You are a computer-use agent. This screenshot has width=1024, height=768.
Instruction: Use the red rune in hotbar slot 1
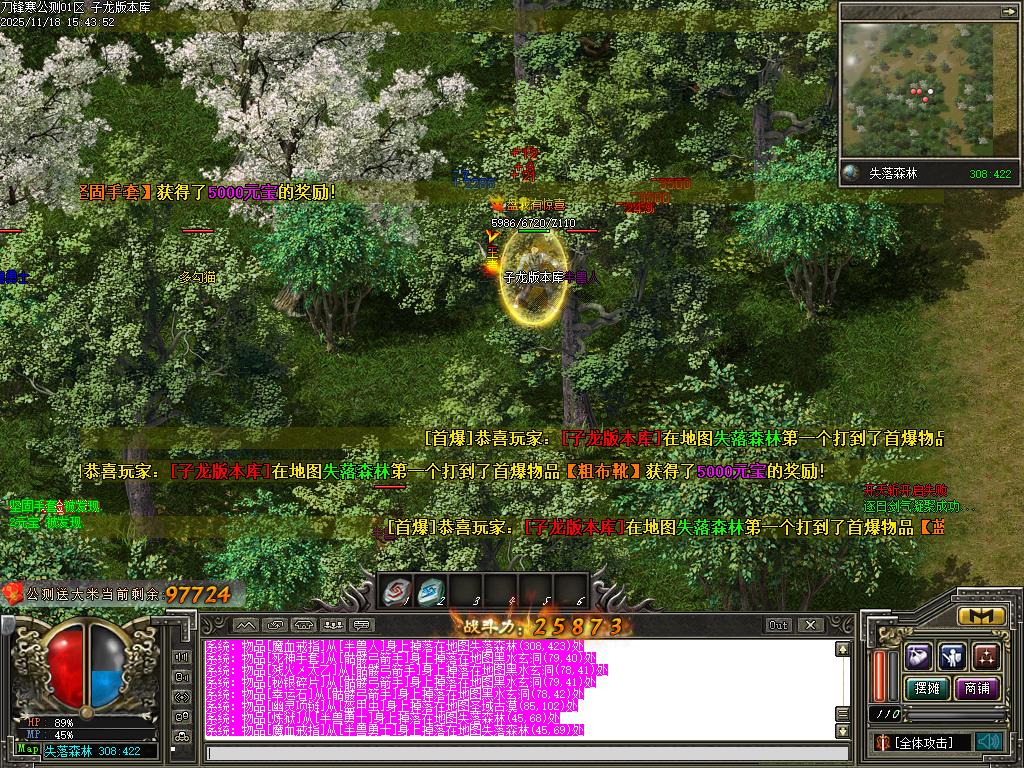point(397,592)
